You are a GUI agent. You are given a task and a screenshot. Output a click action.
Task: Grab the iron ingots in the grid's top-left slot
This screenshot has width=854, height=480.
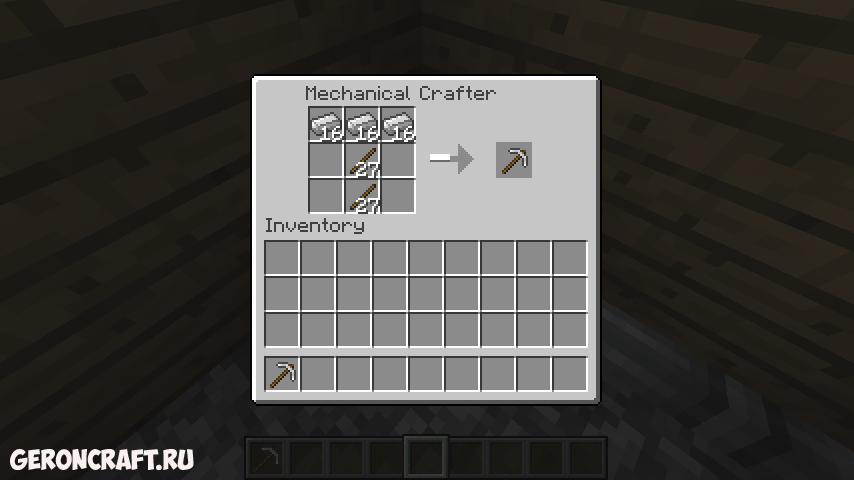pyautogui.click(x=326, y=125)
